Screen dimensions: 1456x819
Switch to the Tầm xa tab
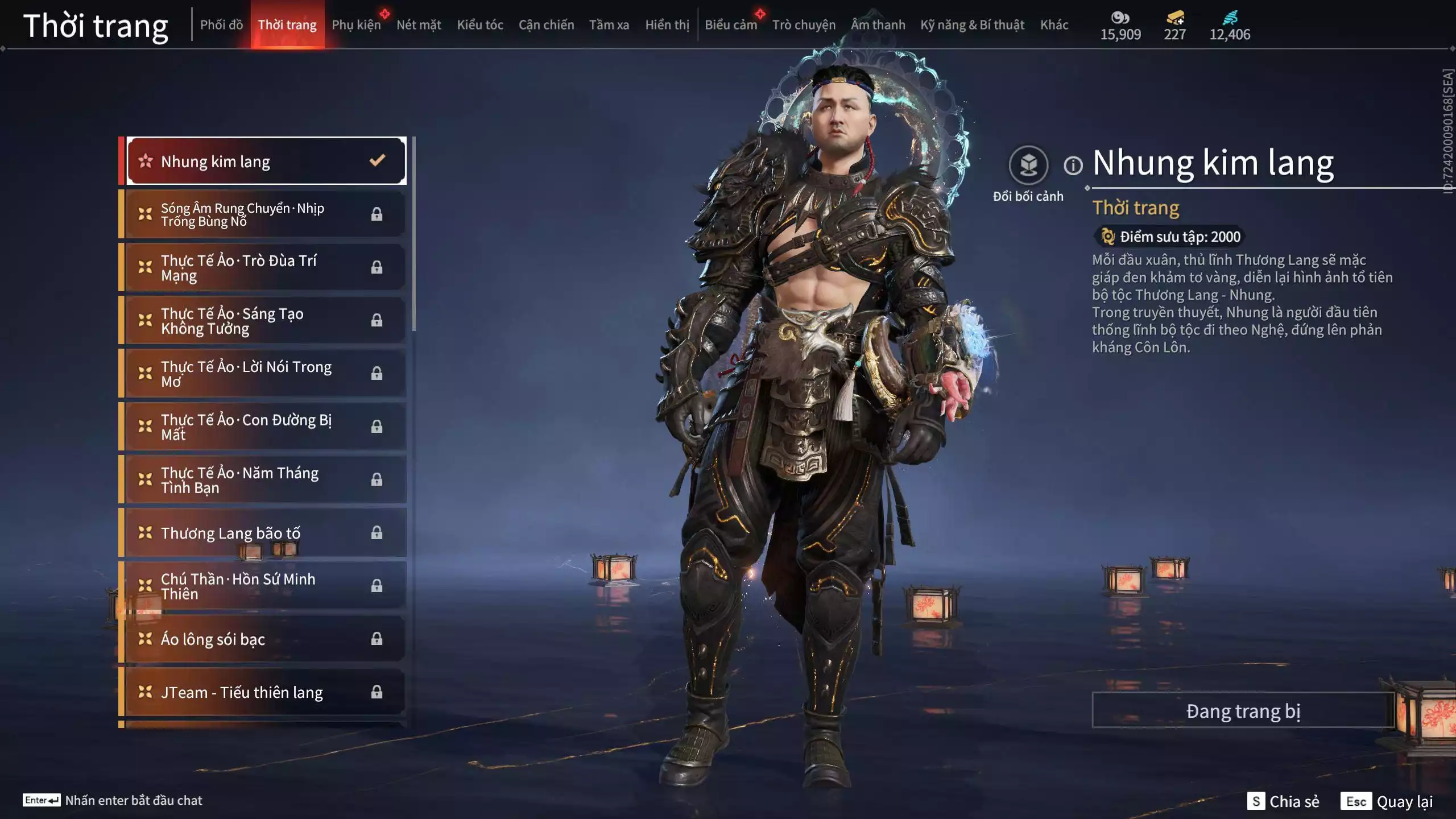coord(609,24)
